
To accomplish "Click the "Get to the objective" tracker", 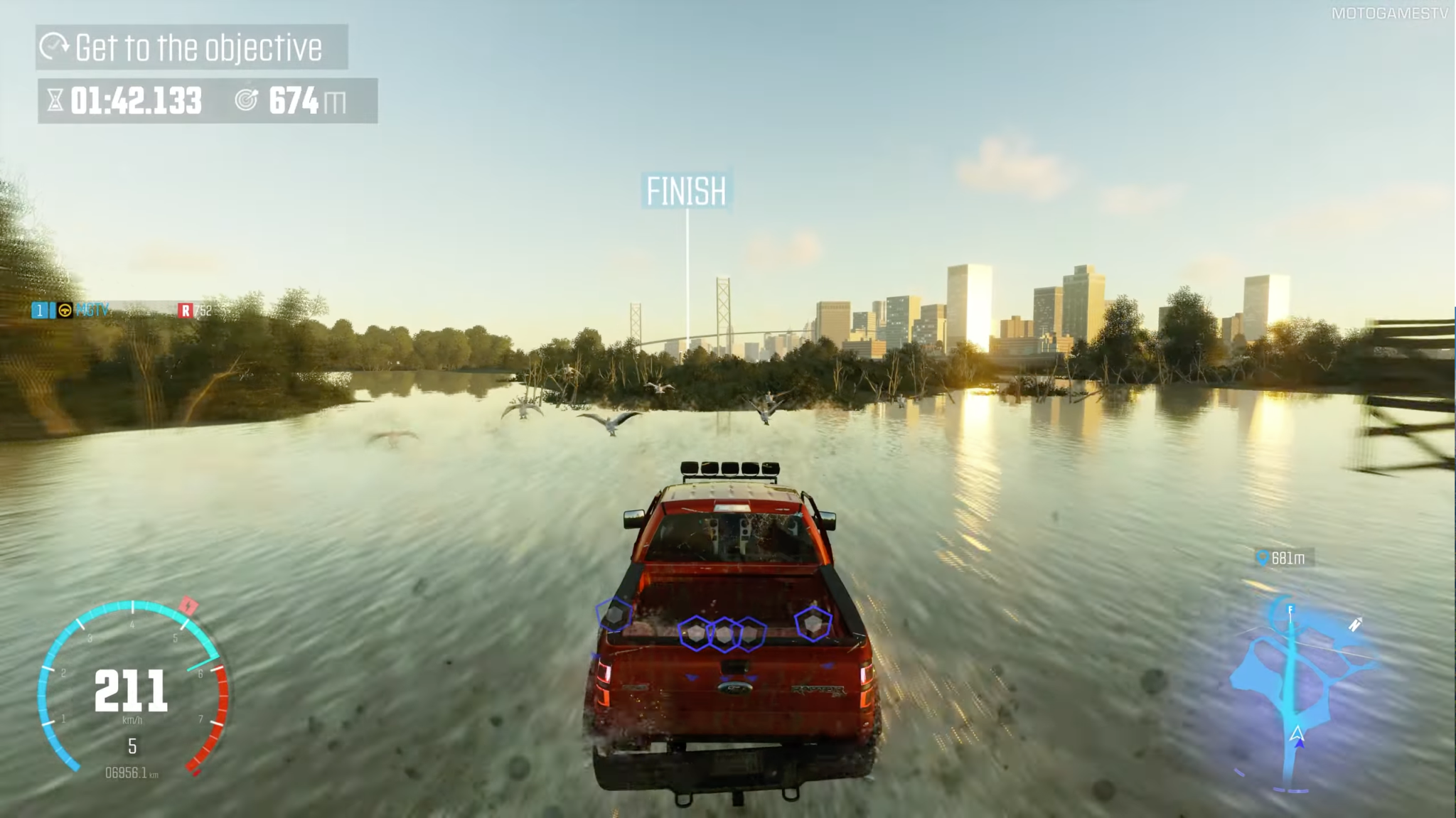I will click(191, 48).
